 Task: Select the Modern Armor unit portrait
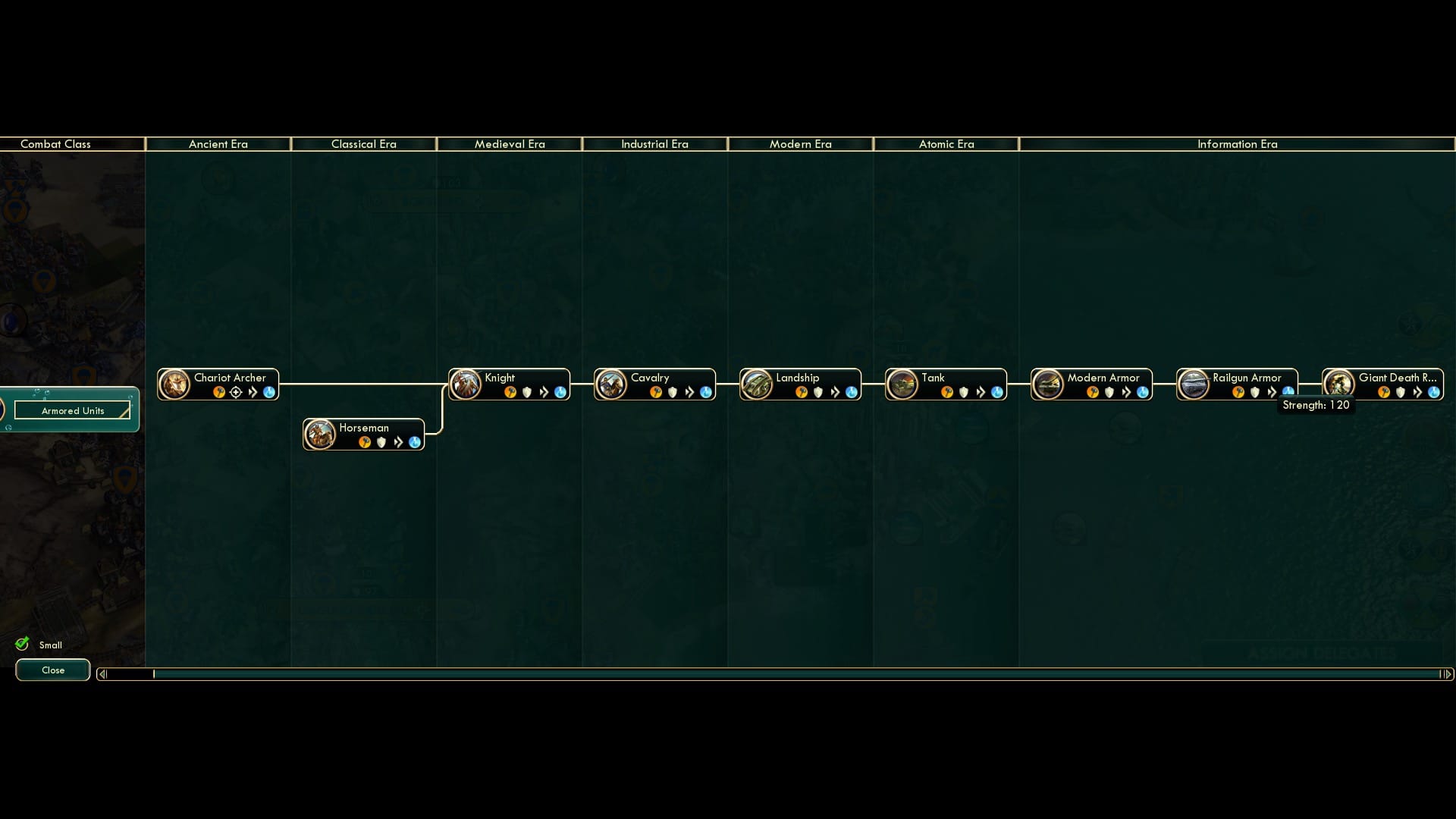tap(1049, 384)
